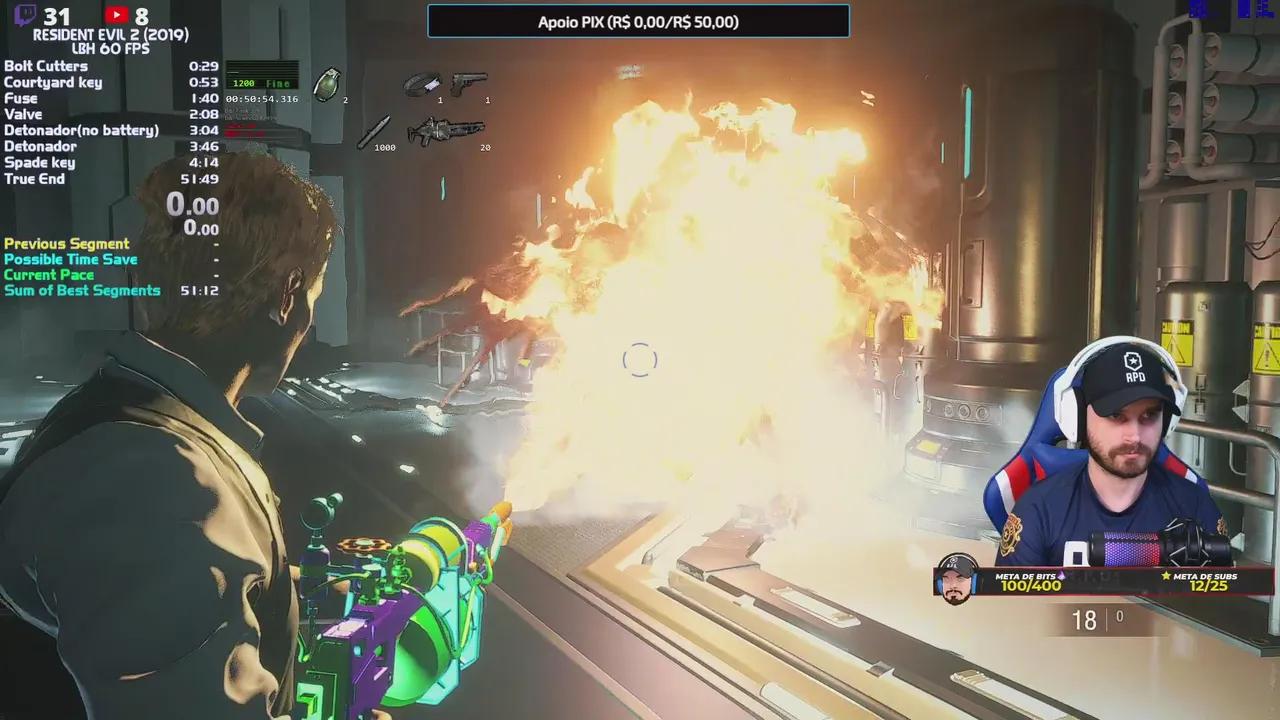1280x720 pixels.
Task: Click the streamer avatar badge
Action: (x=957, y=580)
